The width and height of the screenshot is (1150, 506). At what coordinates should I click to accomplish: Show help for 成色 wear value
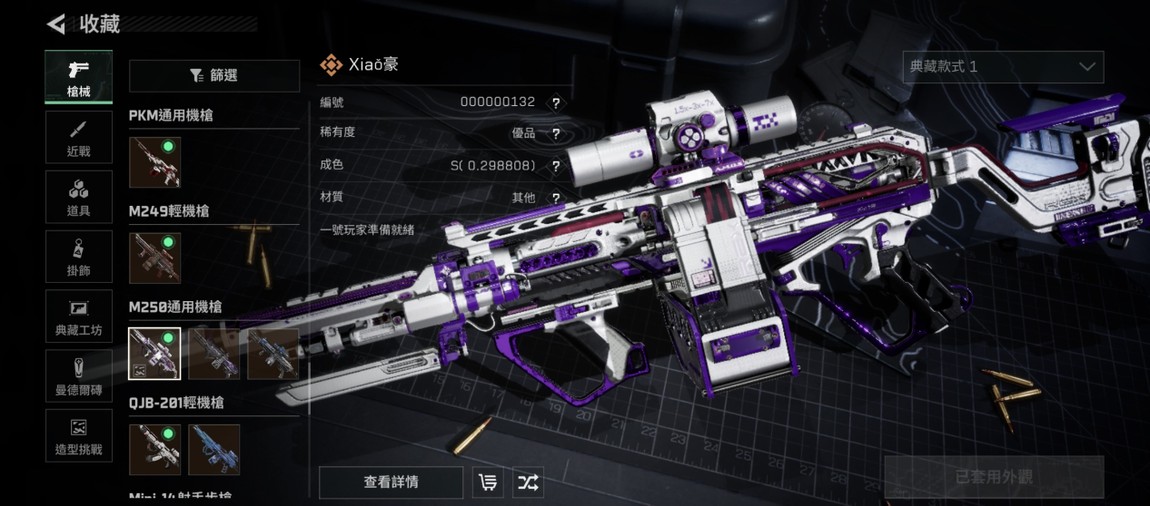(x=556, y=166)
